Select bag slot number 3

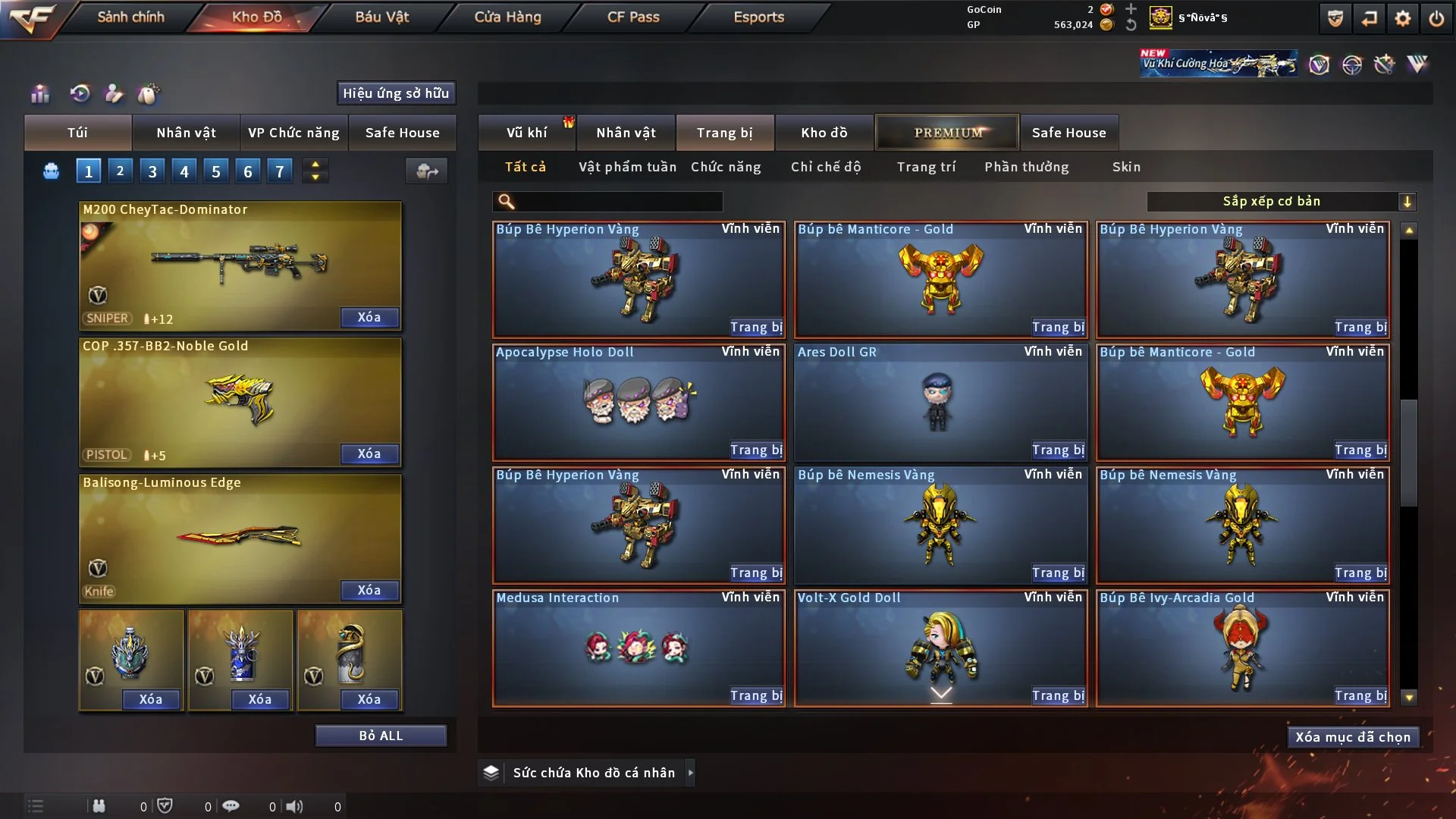coord(152,171)
